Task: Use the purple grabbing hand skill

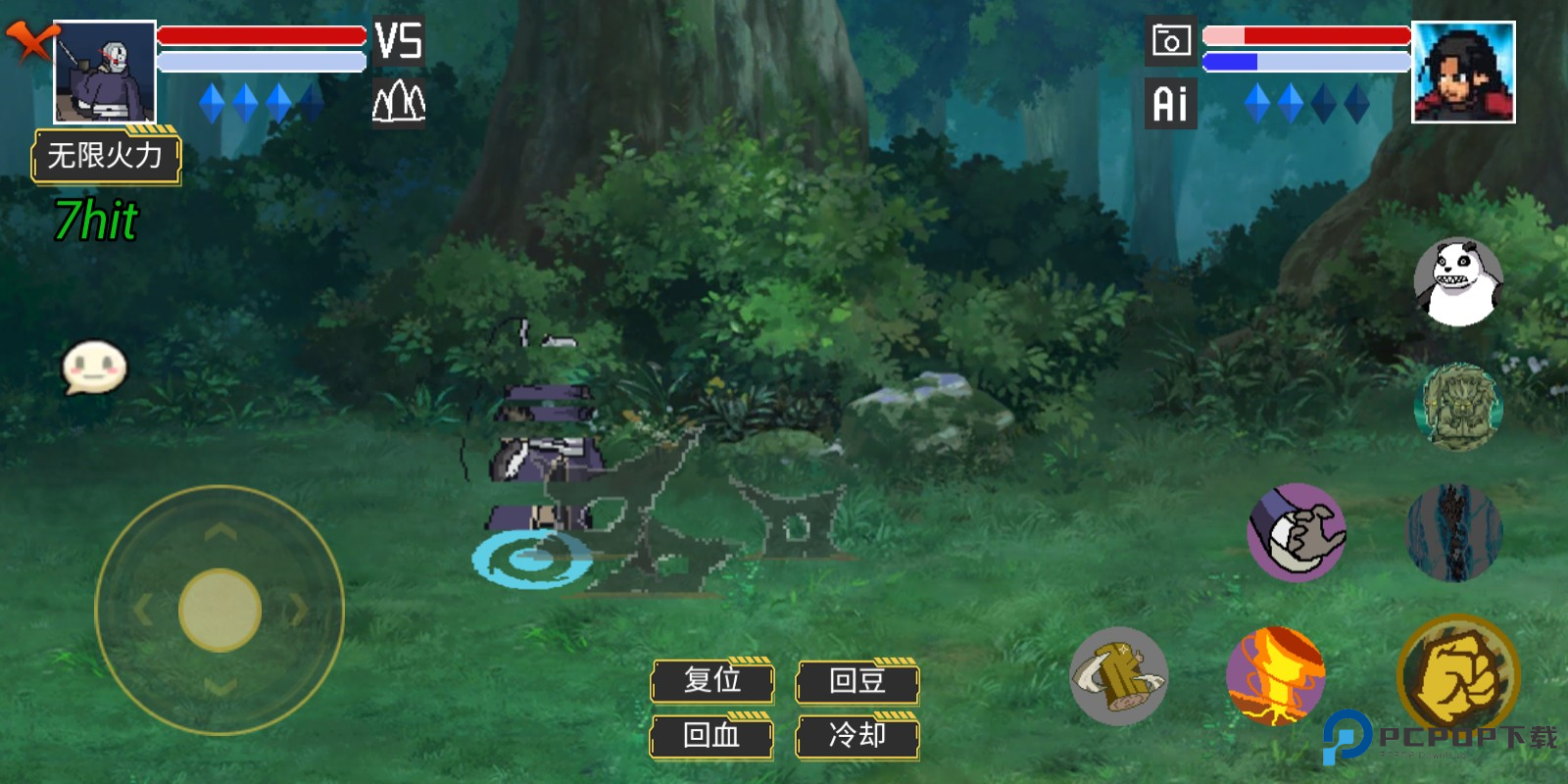Action: 1297,532
